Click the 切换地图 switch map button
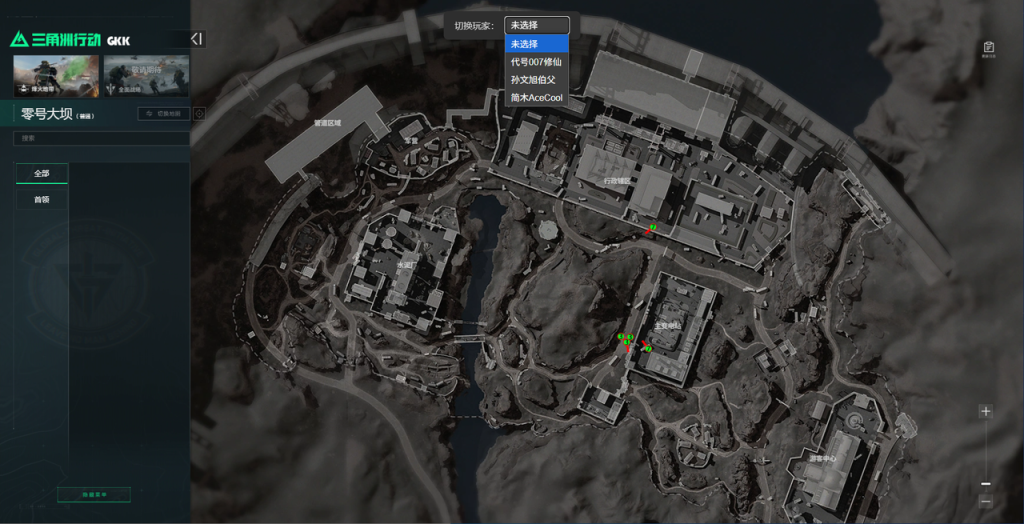Image resolution: width=1024 pixels, height=524 pixels. point(163,114)
